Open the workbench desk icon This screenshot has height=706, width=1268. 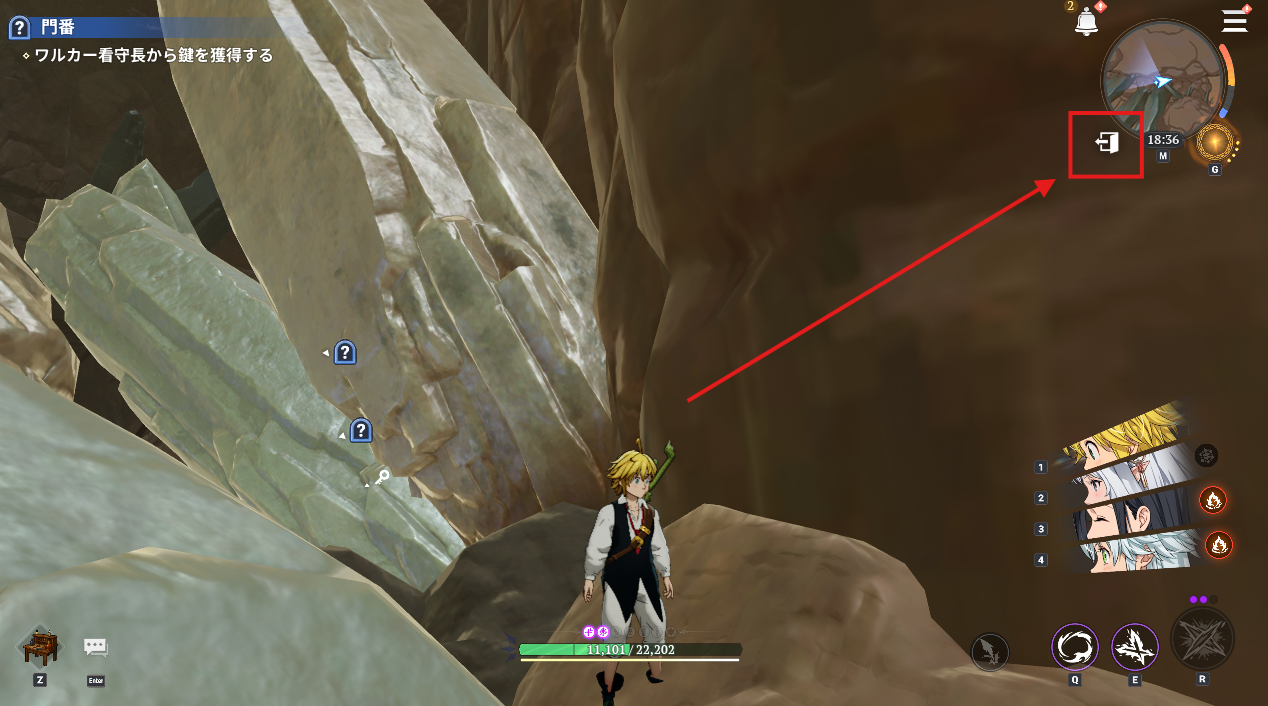(40, 647)
